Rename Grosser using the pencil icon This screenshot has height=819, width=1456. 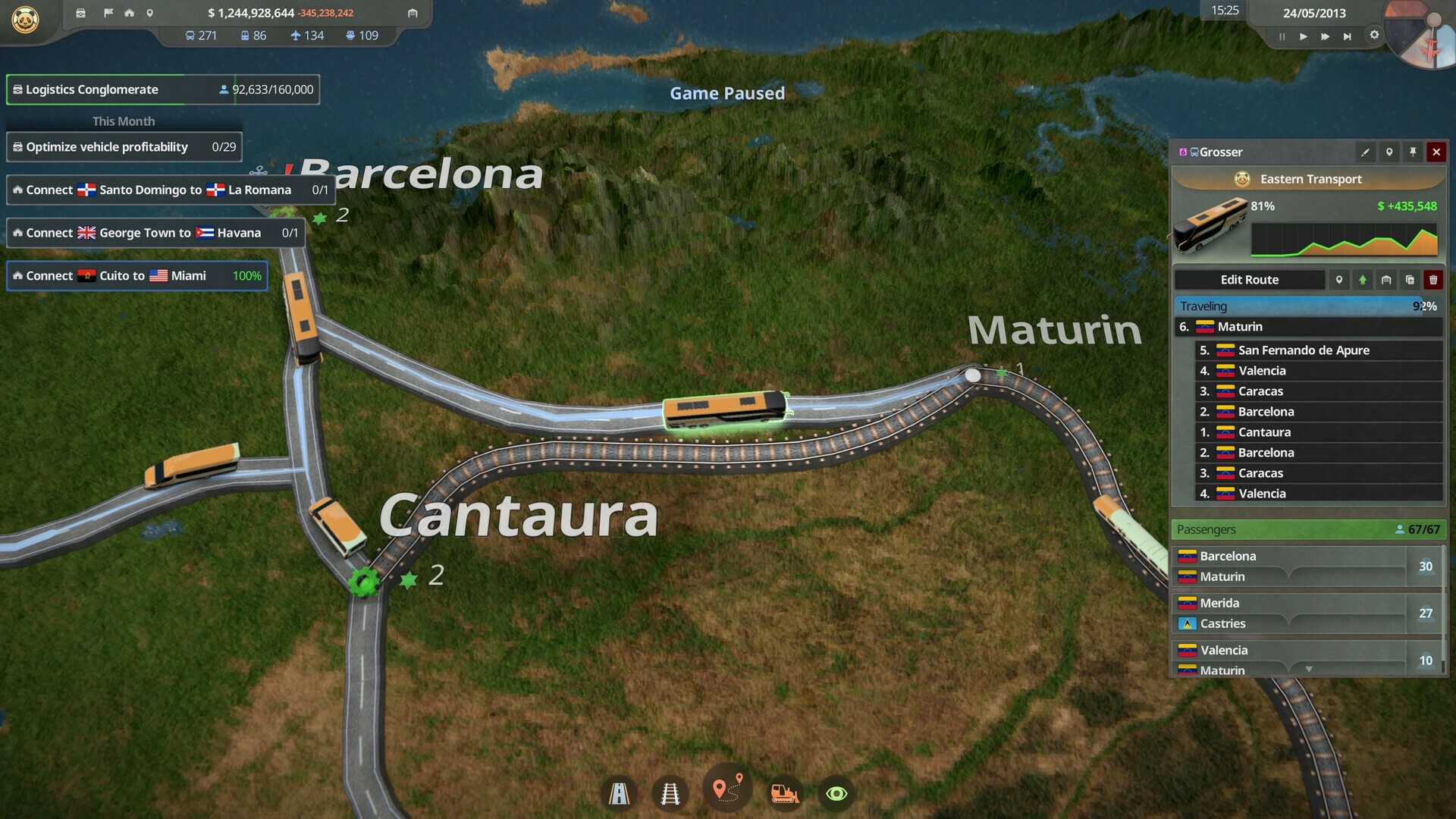[x=1365, y=152]
